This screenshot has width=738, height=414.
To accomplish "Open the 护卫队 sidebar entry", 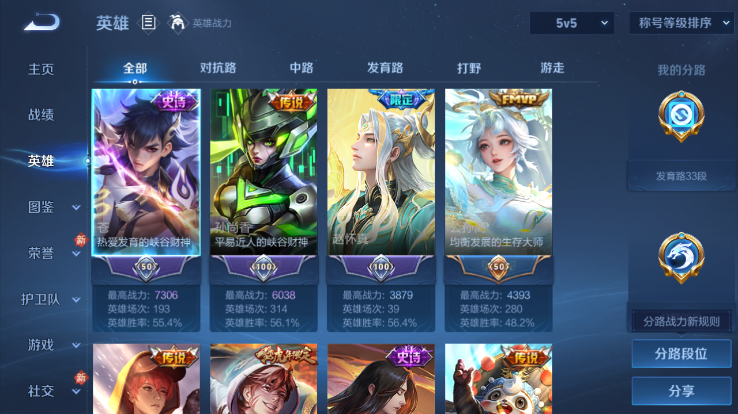I will point(41,299).
